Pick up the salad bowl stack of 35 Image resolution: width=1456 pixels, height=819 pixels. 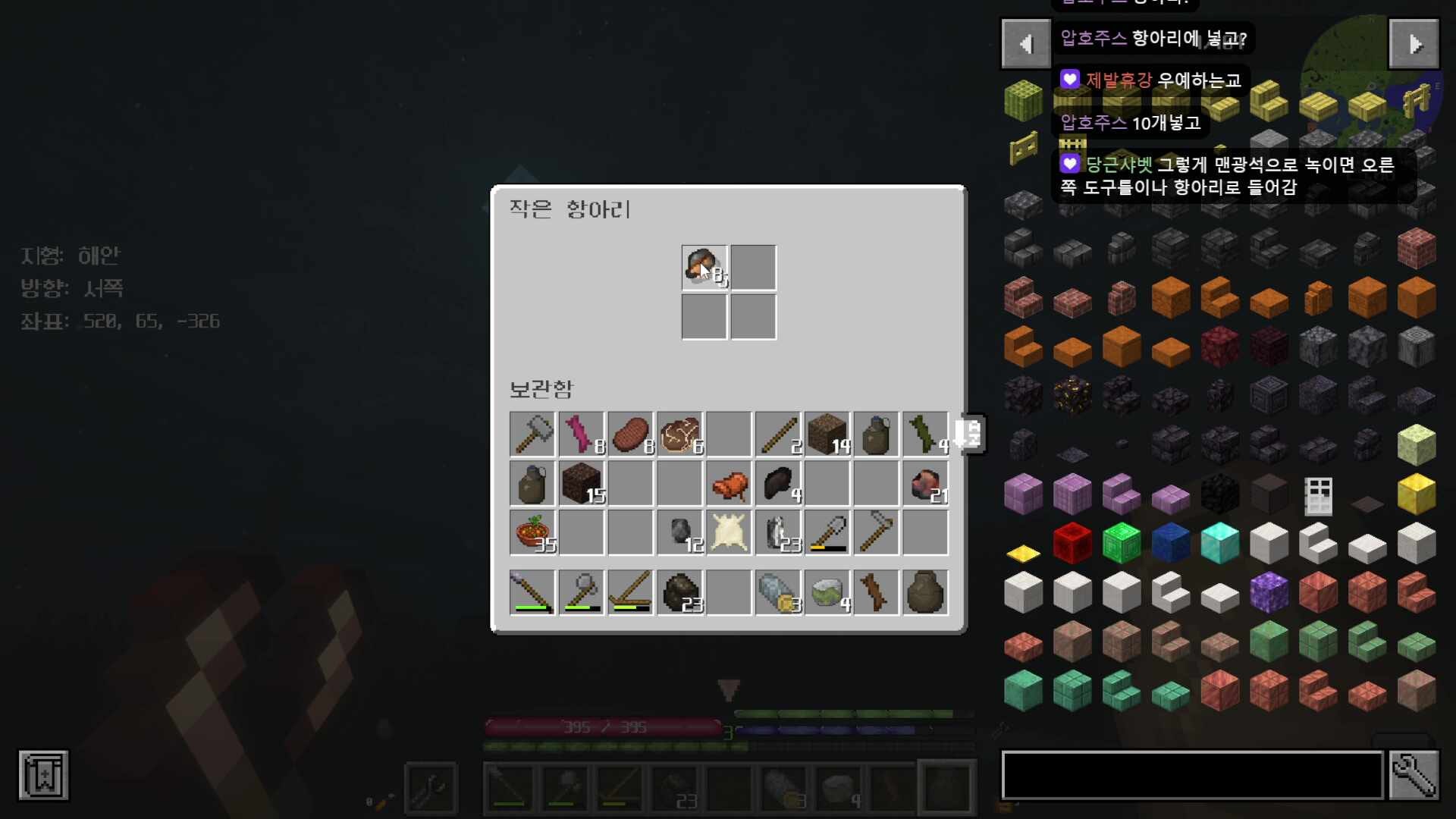[x=532, y=533]
